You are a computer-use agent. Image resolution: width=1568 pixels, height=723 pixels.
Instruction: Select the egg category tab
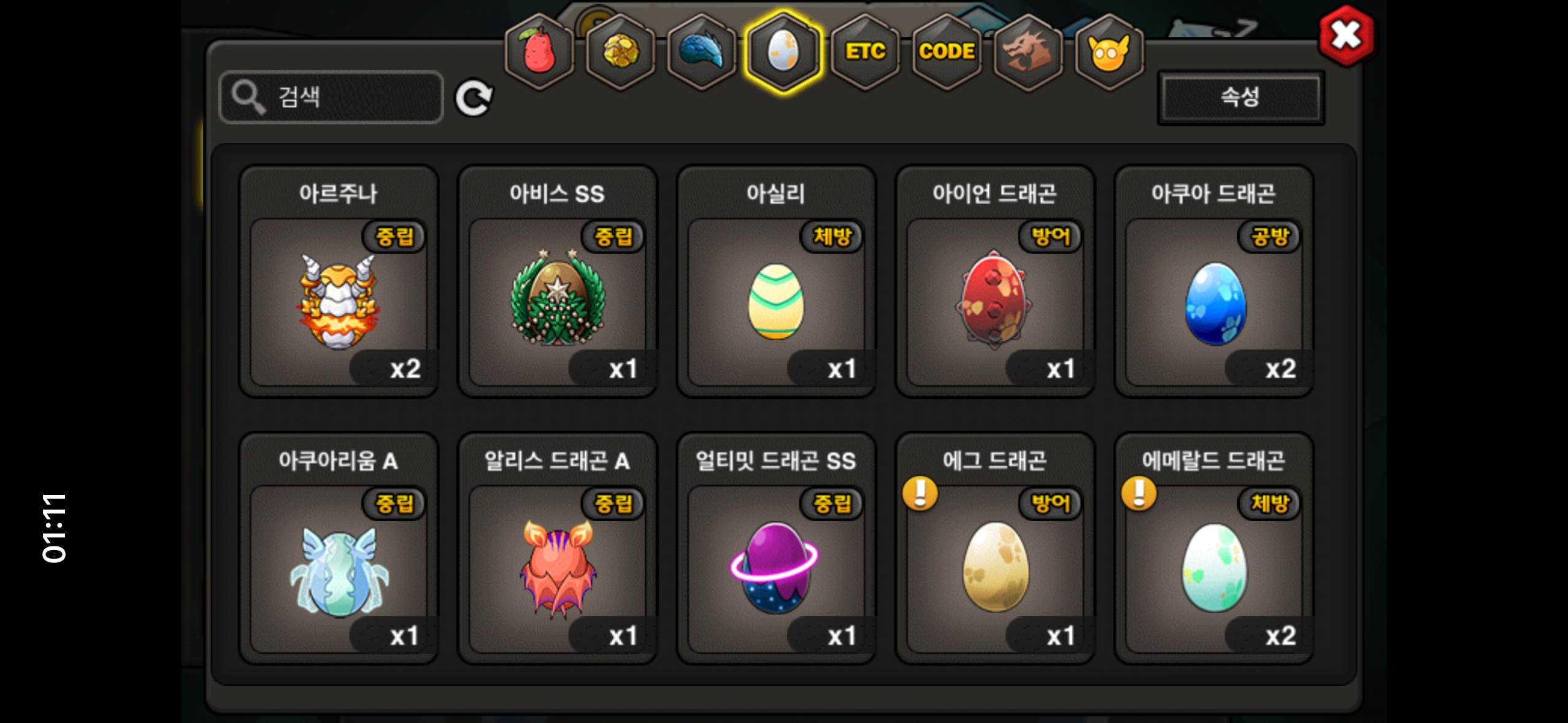click(783, 52)
